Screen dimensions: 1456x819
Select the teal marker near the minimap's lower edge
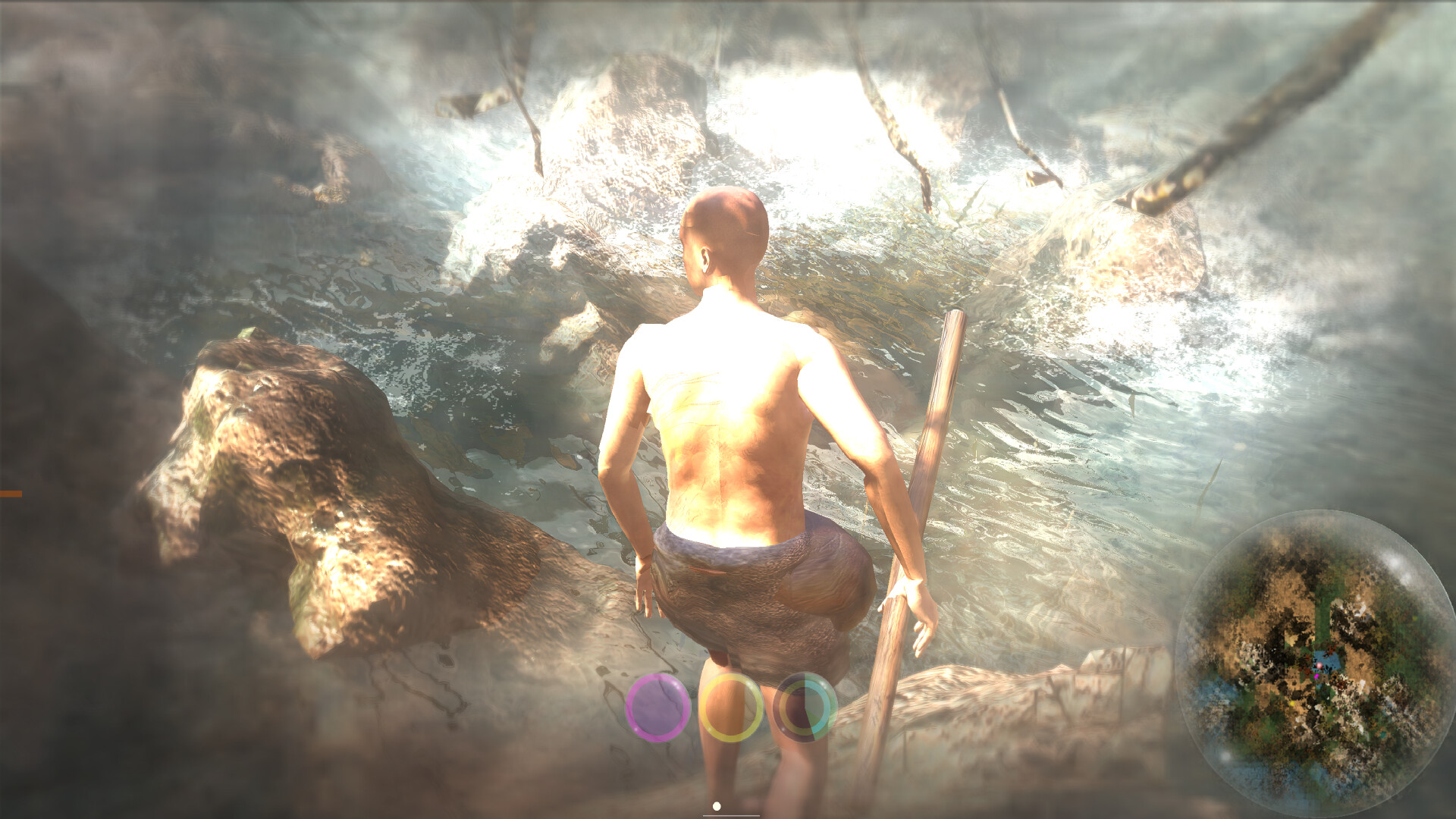tap(1384, 733)
